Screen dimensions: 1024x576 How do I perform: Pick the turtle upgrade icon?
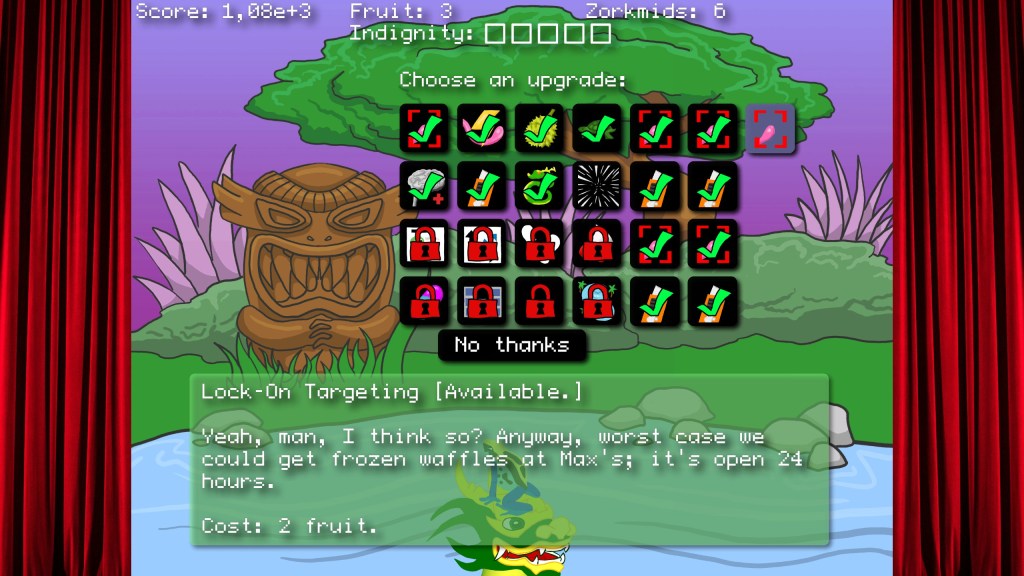[598, 129]
